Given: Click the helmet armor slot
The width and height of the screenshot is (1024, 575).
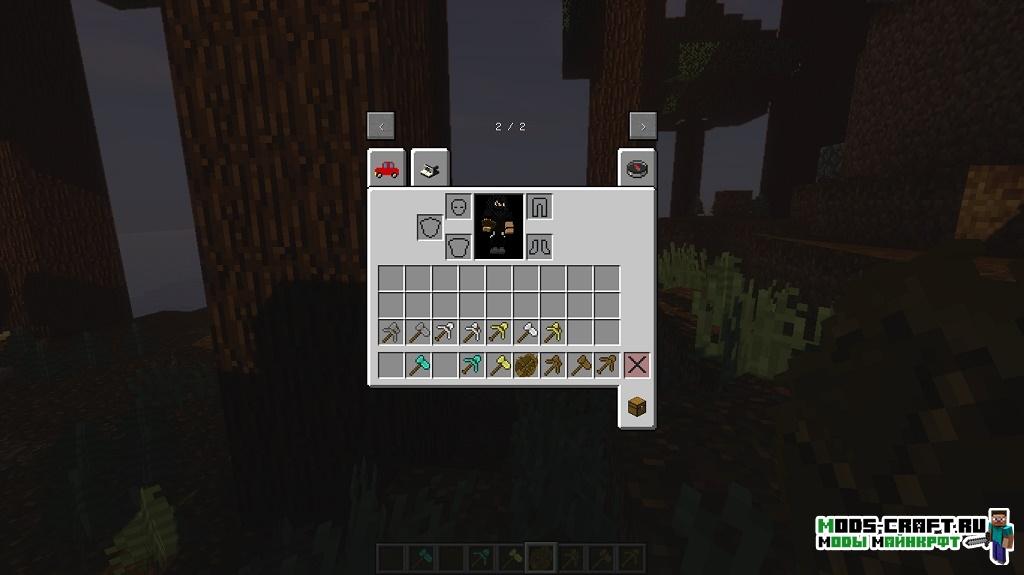Looking at the screenshot, I should click(x=458, y=206).
